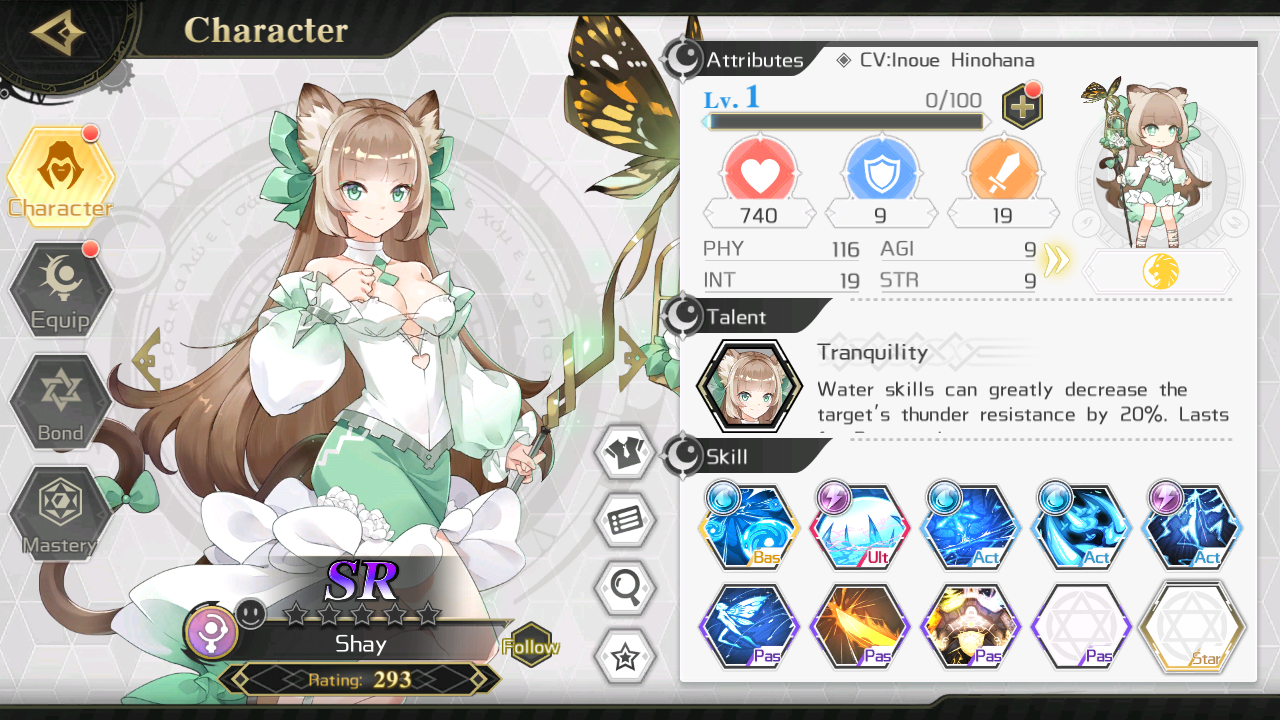This screenshot has height=720, width=1280.
Task: Open the Star skill slot
Action: pos(1192,627)
